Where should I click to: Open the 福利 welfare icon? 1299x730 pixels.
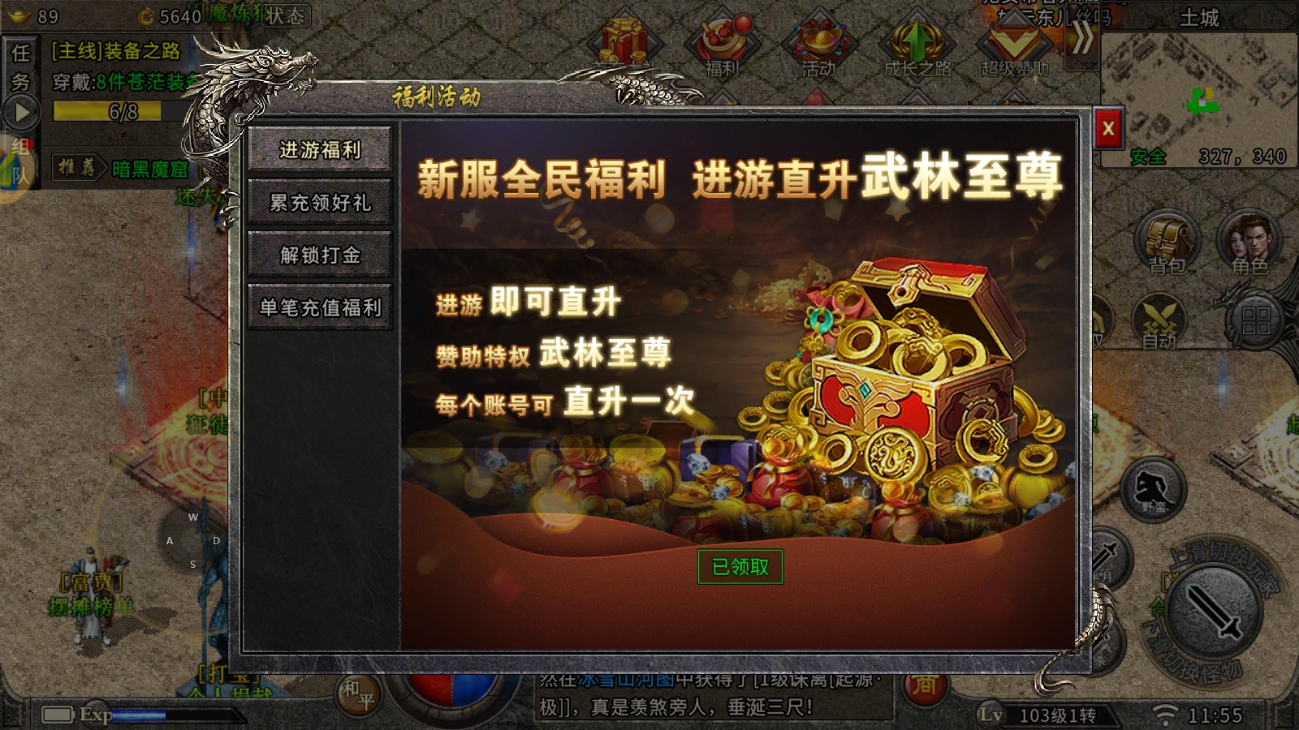click(722, 45)
